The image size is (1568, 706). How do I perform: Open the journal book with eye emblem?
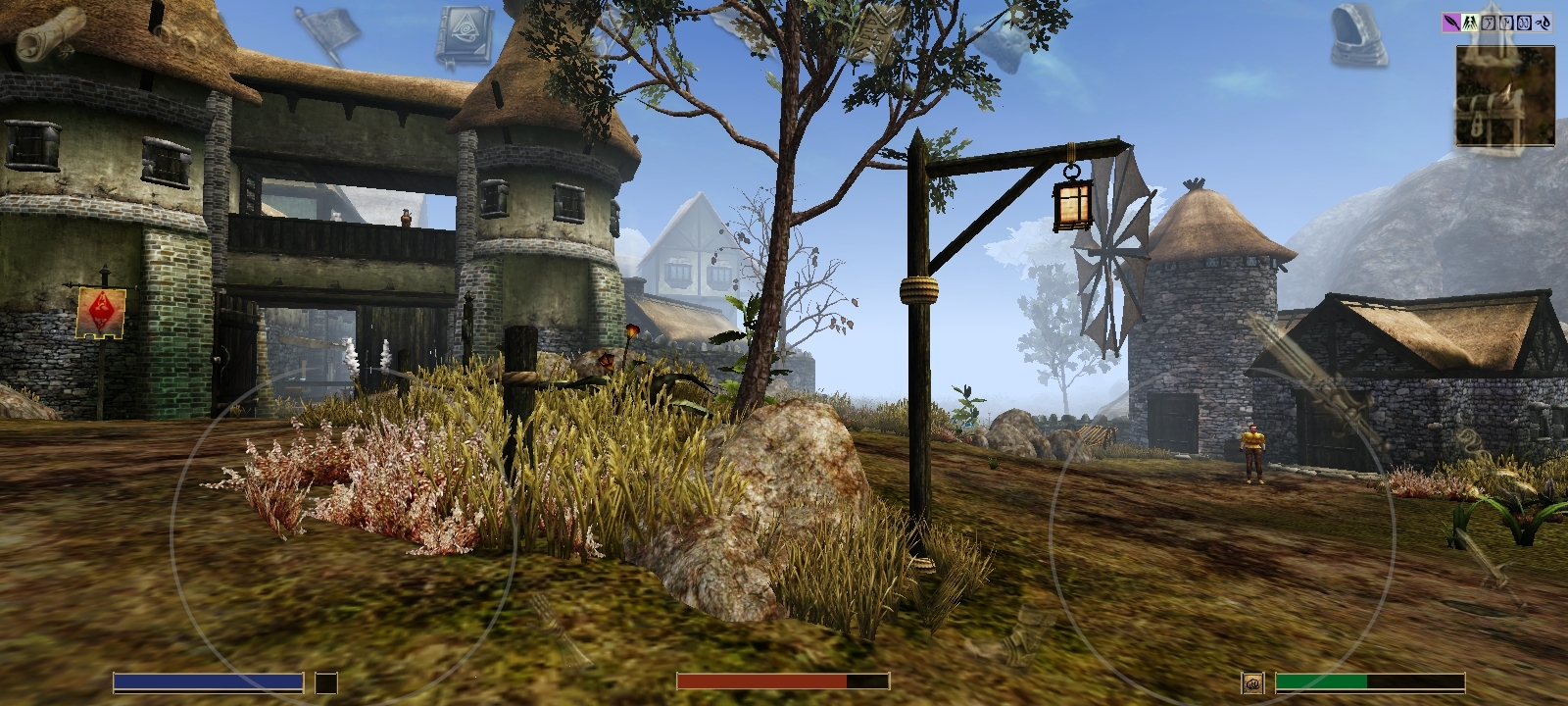466,36
